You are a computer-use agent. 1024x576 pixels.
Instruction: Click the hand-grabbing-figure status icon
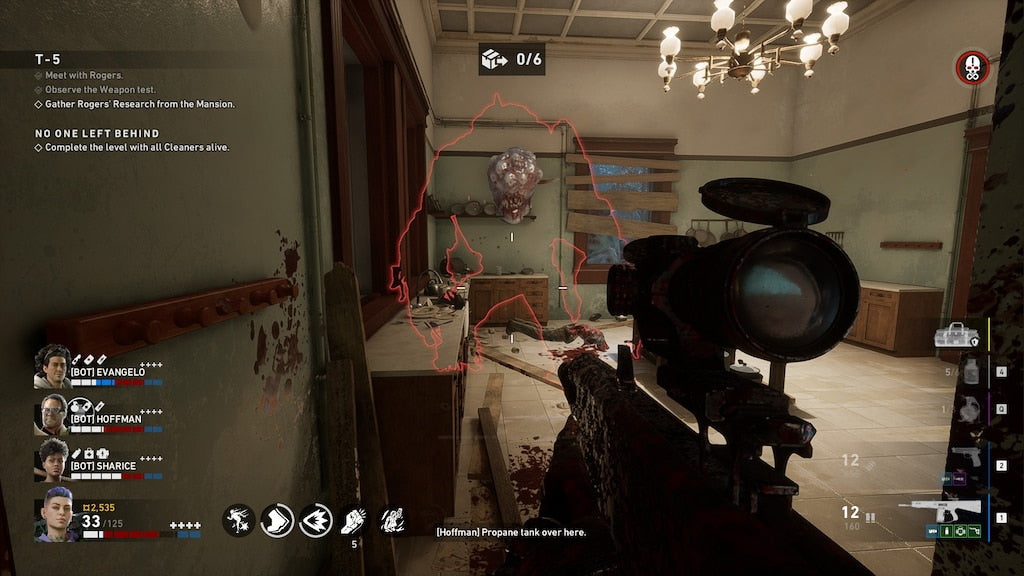coord(392,520)
